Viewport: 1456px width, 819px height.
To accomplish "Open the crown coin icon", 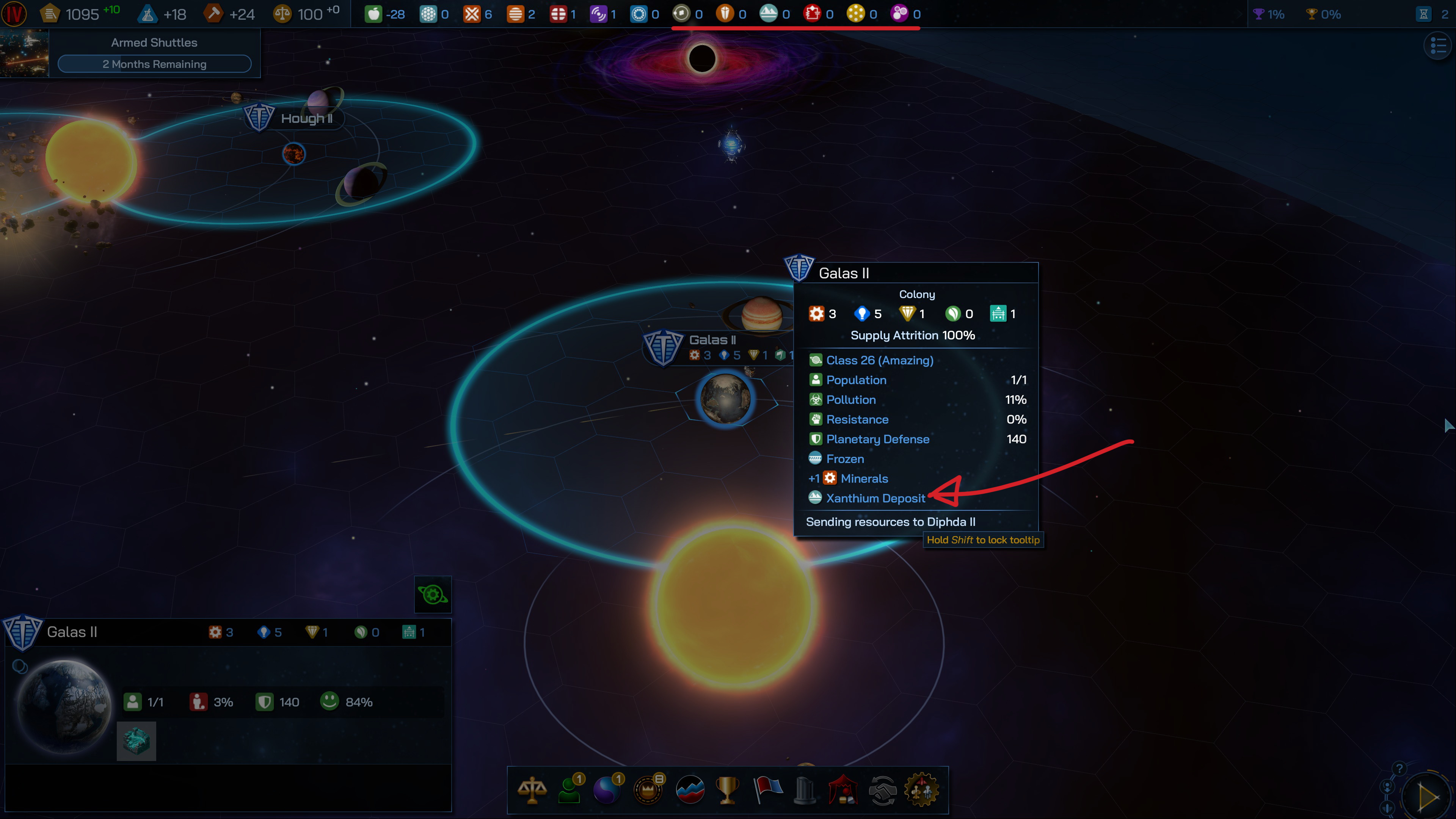I will (x=648, y=790).
